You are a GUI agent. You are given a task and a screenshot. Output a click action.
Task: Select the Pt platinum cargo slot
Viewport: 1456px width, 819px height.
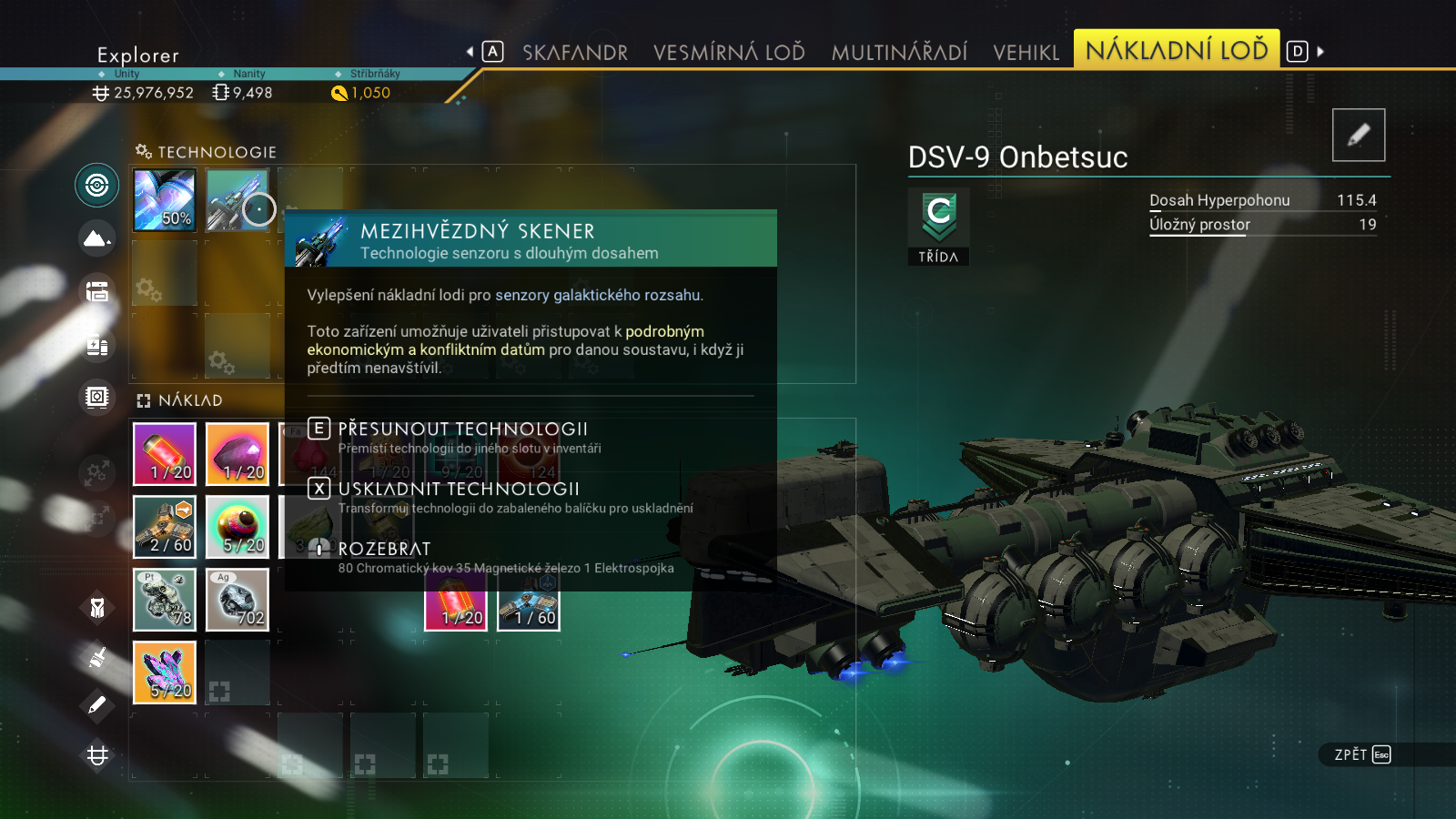165,600
